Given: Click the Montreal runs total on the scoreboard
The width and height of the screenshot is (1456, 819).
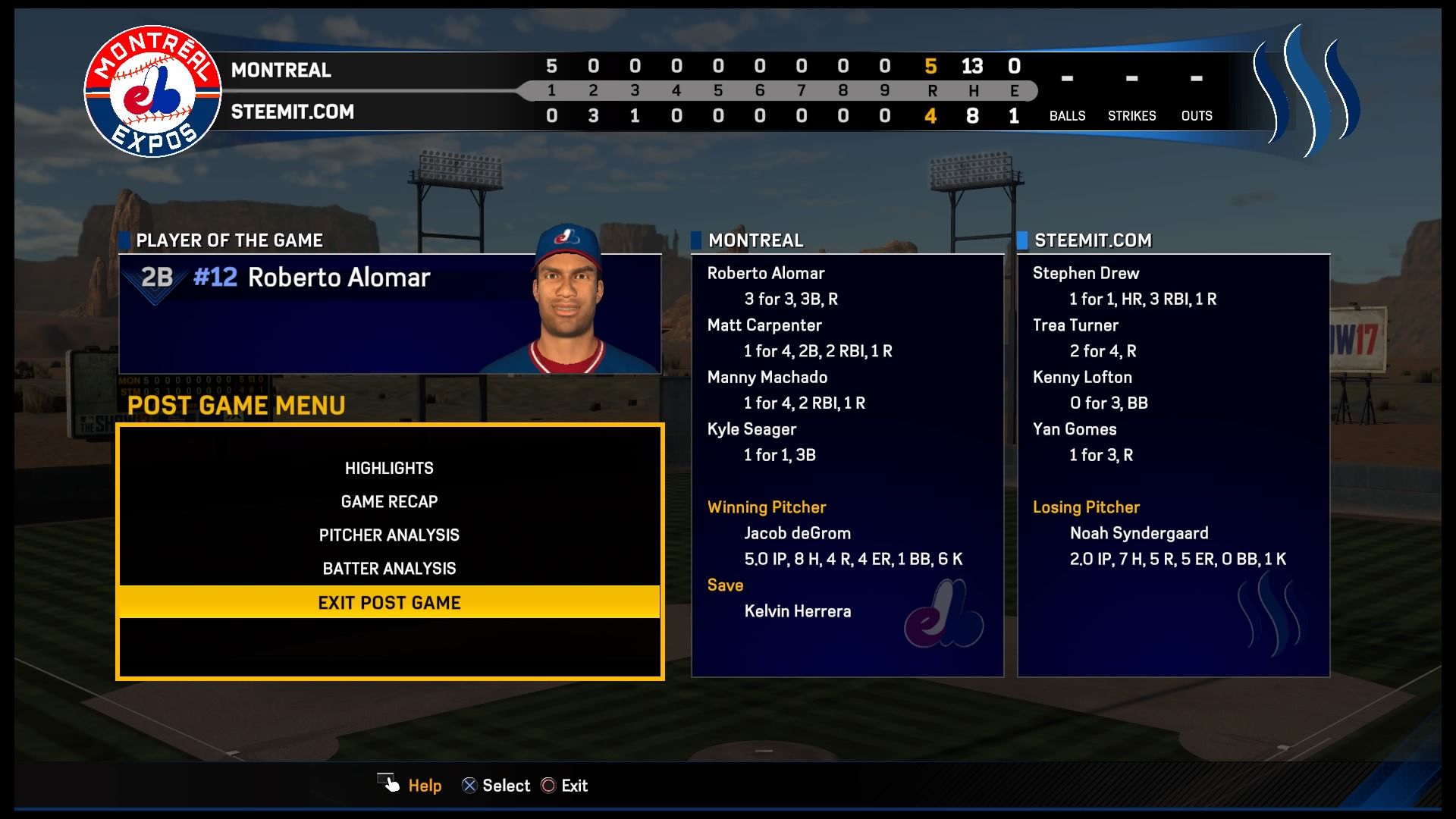Looking at the screenshot, I should 931,67.
